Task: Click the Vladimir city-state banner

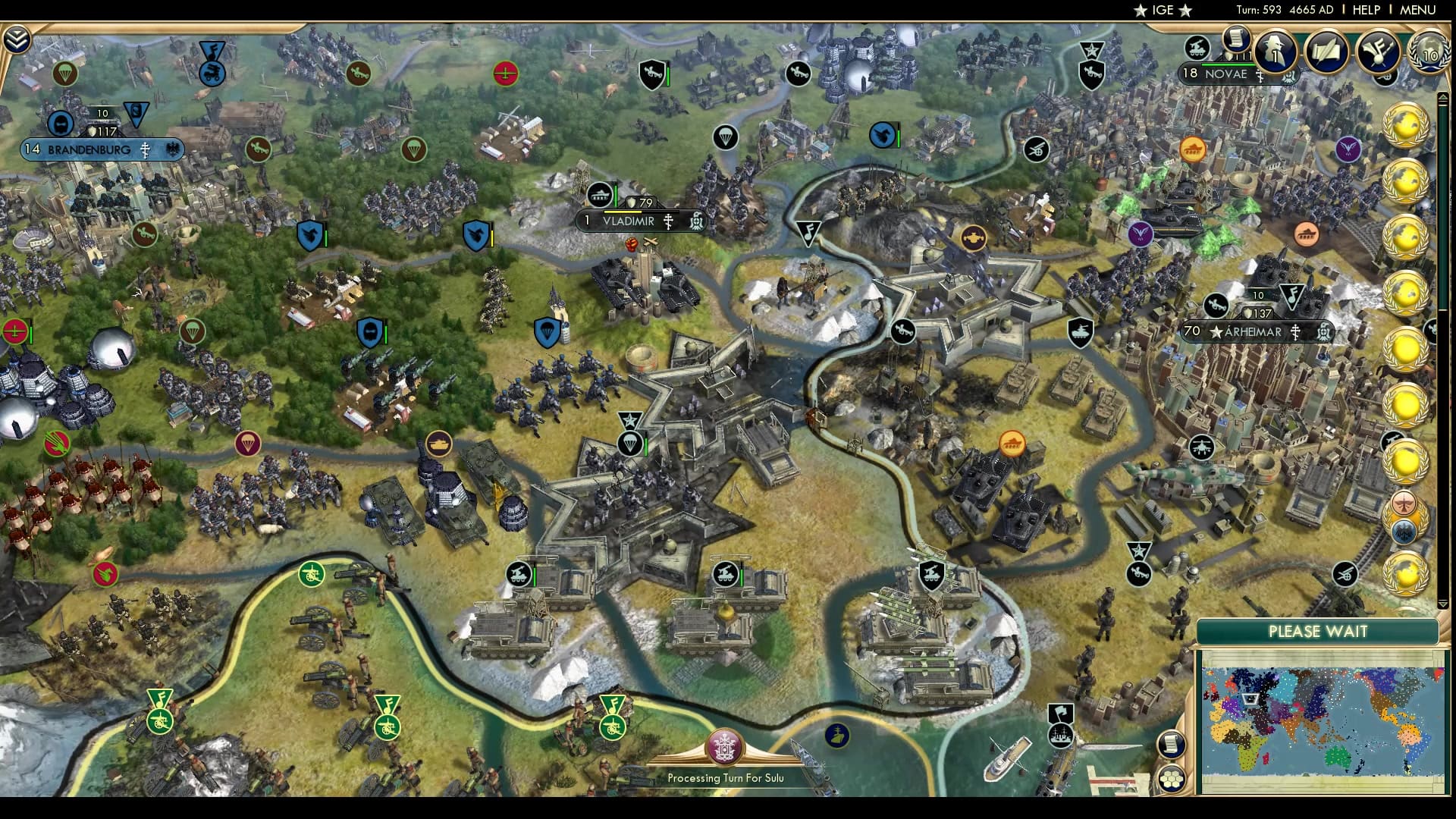Action: click(x=629, y=221)
